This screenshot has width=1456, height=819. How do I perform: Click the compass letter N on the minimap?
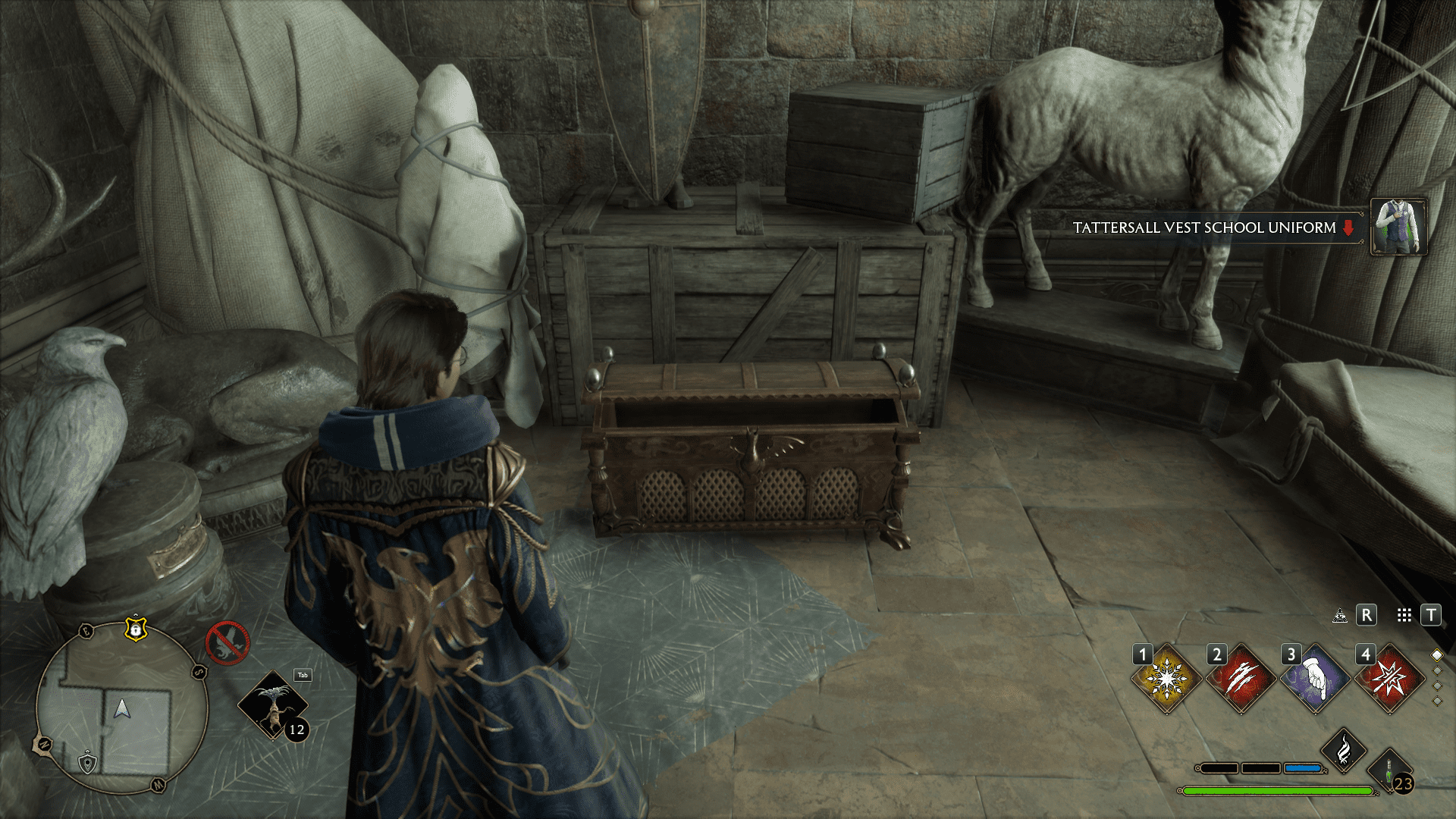coord(45,743)
